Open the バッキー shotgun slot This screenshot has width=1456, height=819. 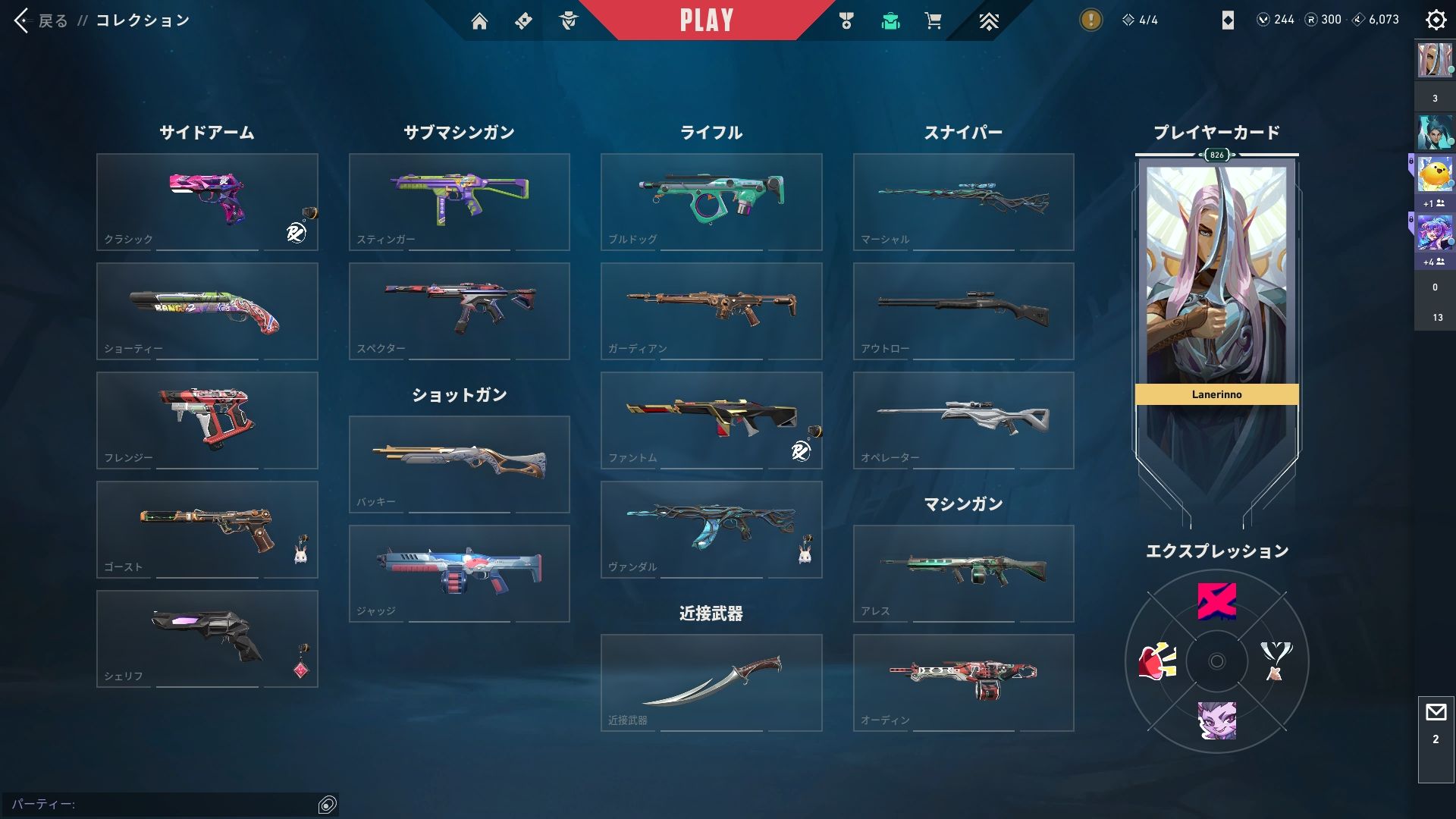tap(459, 464)
